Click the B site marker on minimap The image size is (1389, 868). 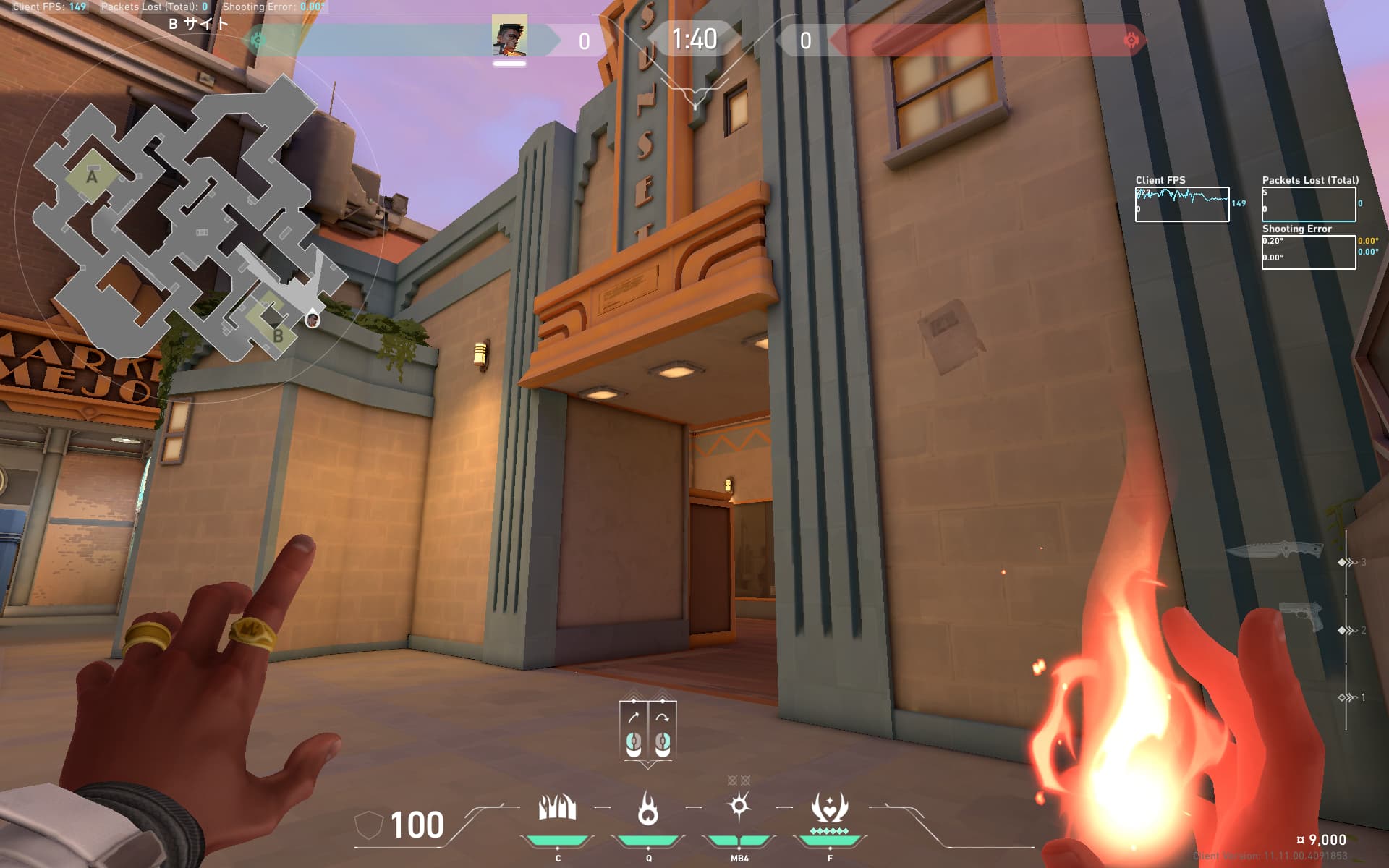click(278, 336)
